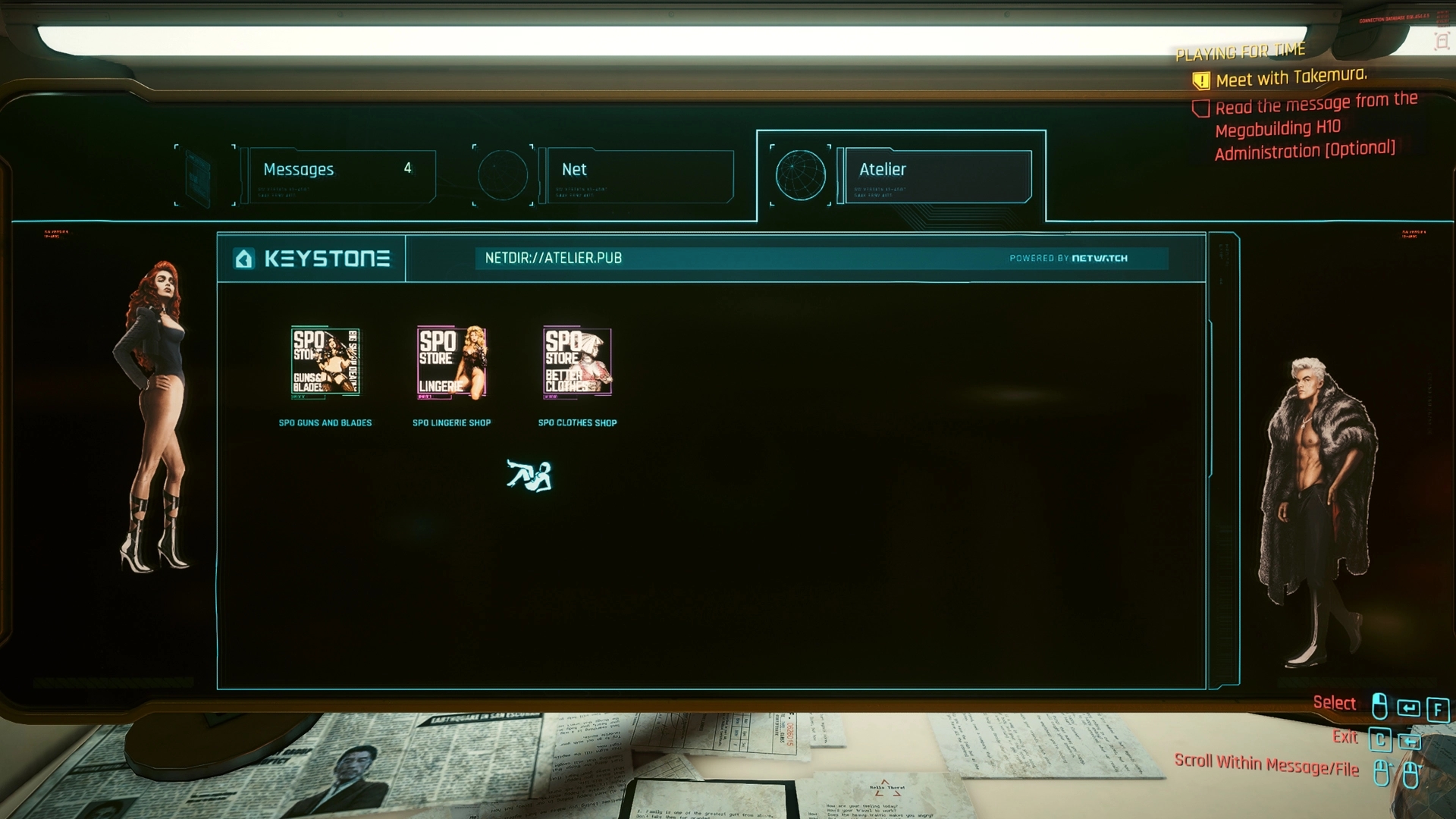
Task: Open the SPO Lingerie Shop
Action: point(450,363)
